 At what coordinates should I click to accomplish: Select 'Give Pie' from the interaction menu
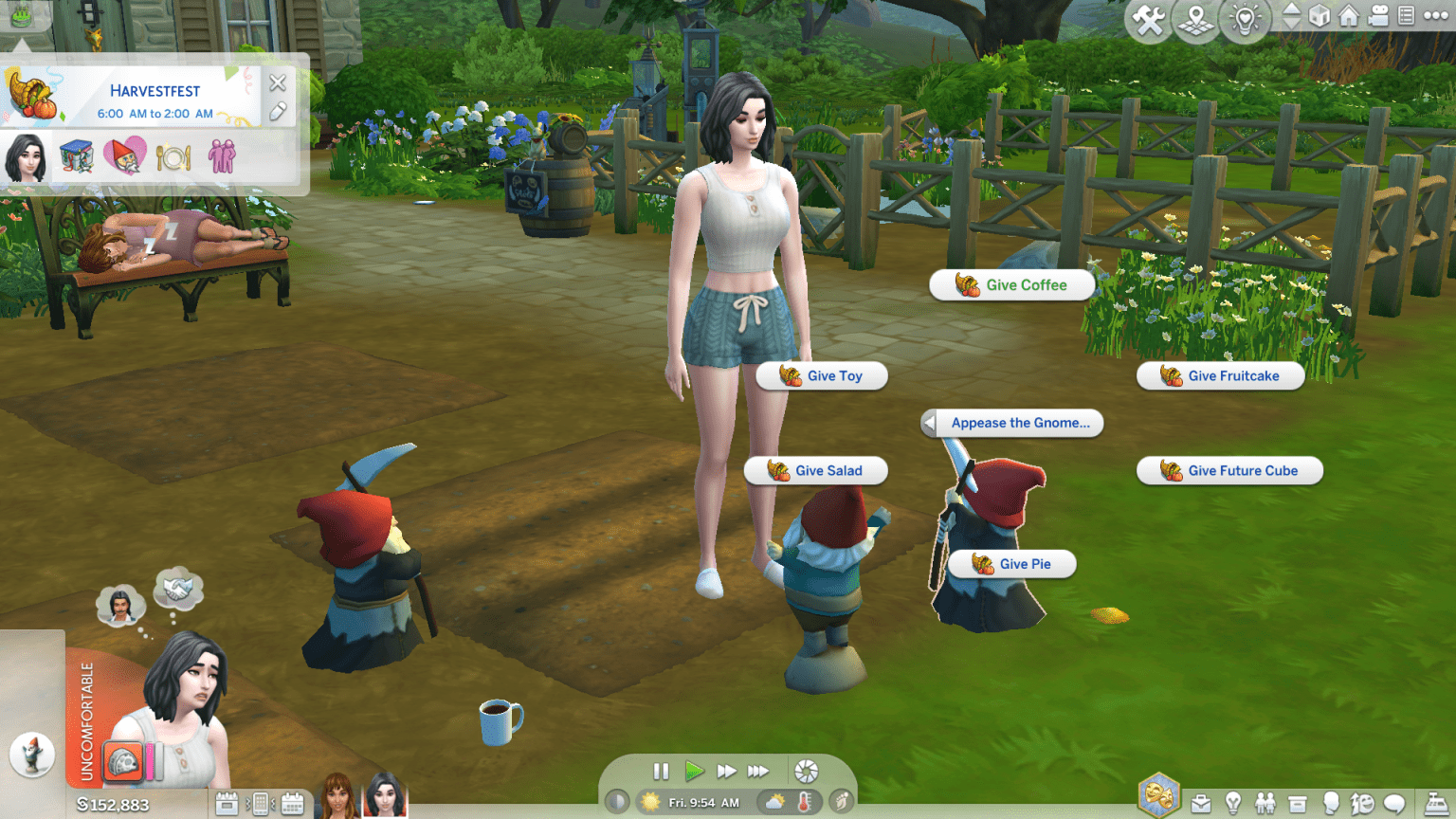1012,563
